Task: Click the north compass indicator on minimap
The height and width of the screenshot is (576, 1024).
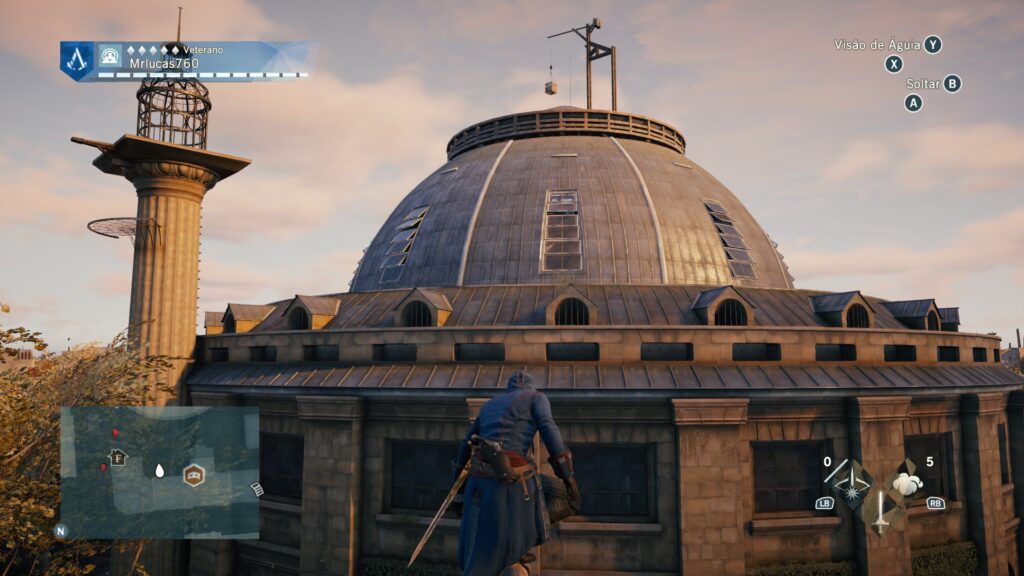Action: pyautogui.click(x=61, y=532)
